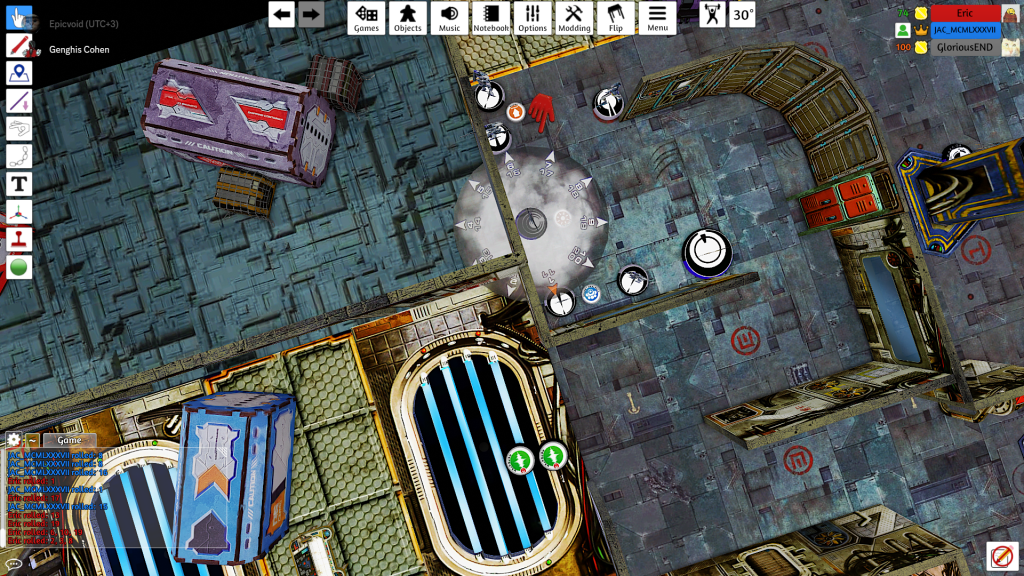
Task: Open the Options menu
Action: pos(533,17)
